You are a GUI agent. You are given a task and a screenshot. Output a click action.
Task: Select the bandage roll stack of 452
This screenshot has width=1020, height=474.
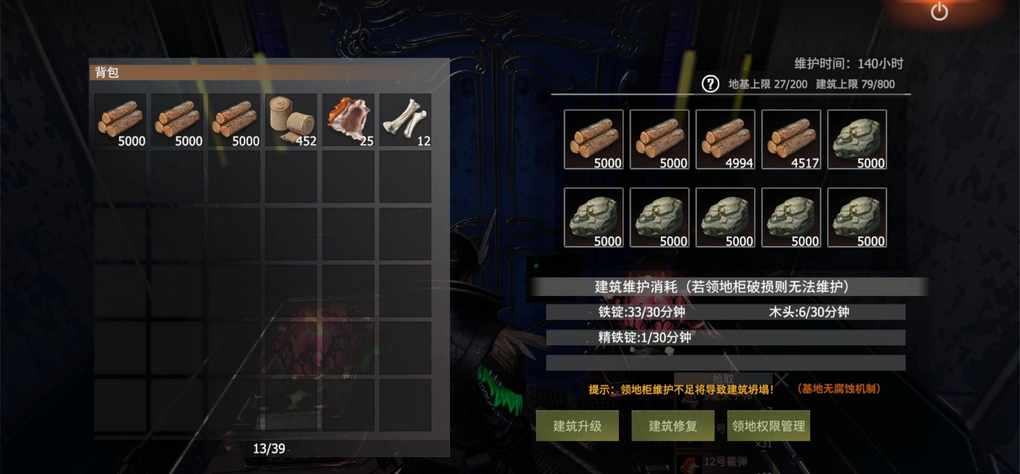coord(291,121)
